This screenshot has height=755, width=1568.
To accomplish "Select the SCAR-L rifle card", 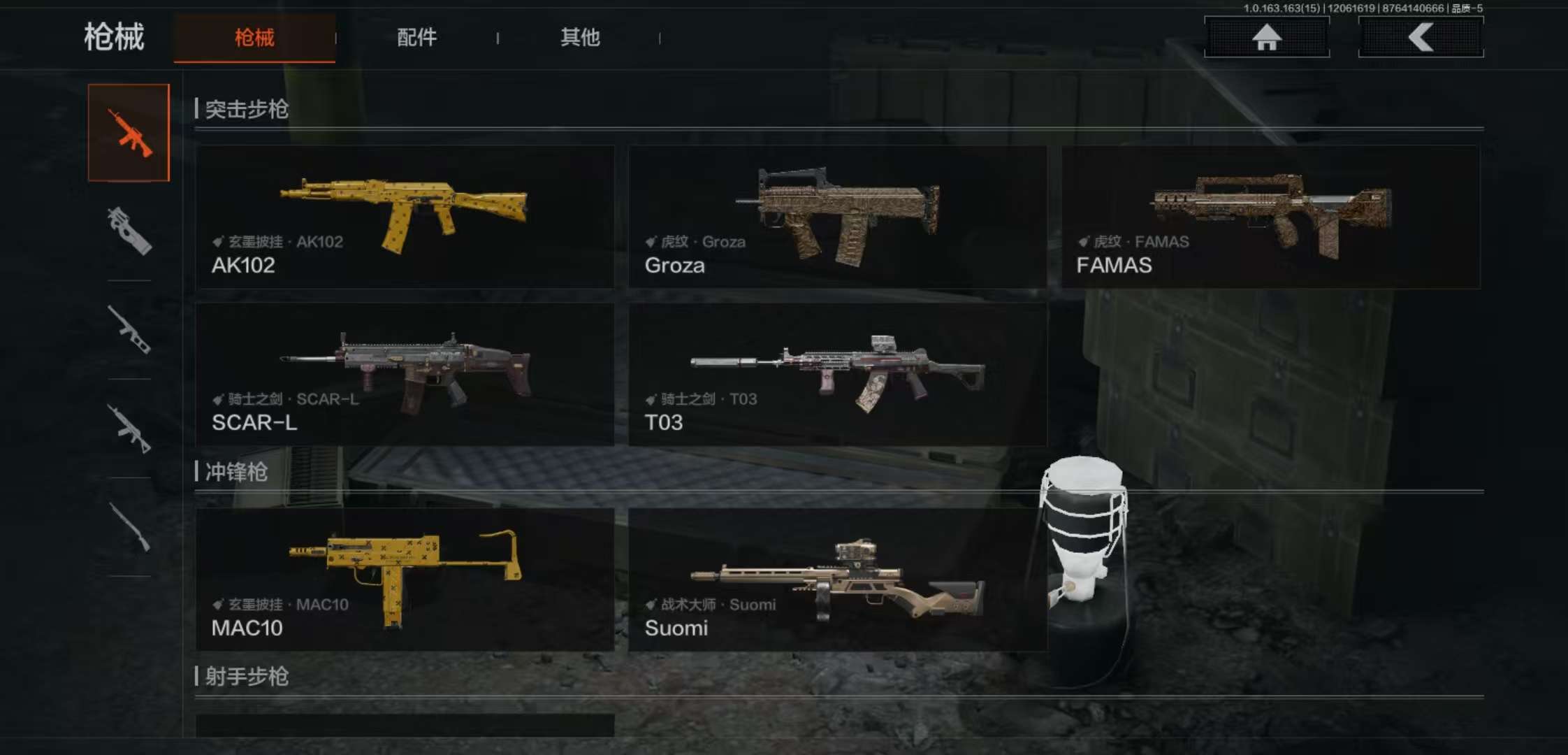I will pos(405,374).
